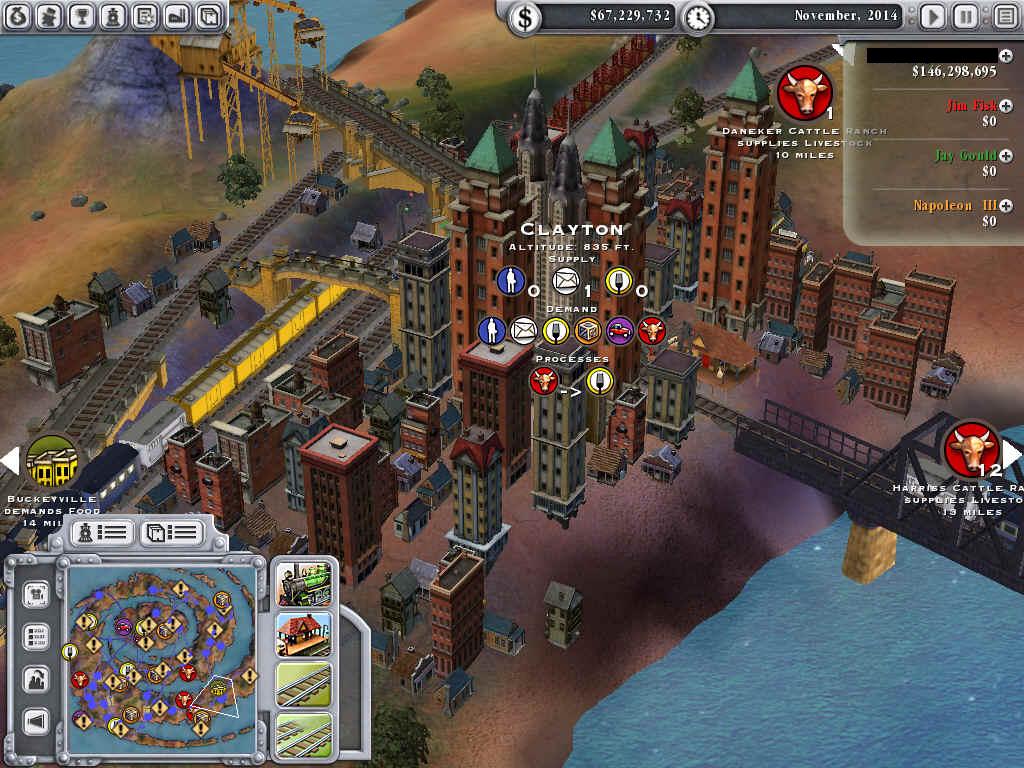This screenshot has height=768, width=1024.
Task: Buy a new train with locomotive button
Action: (x=303, y=582)
